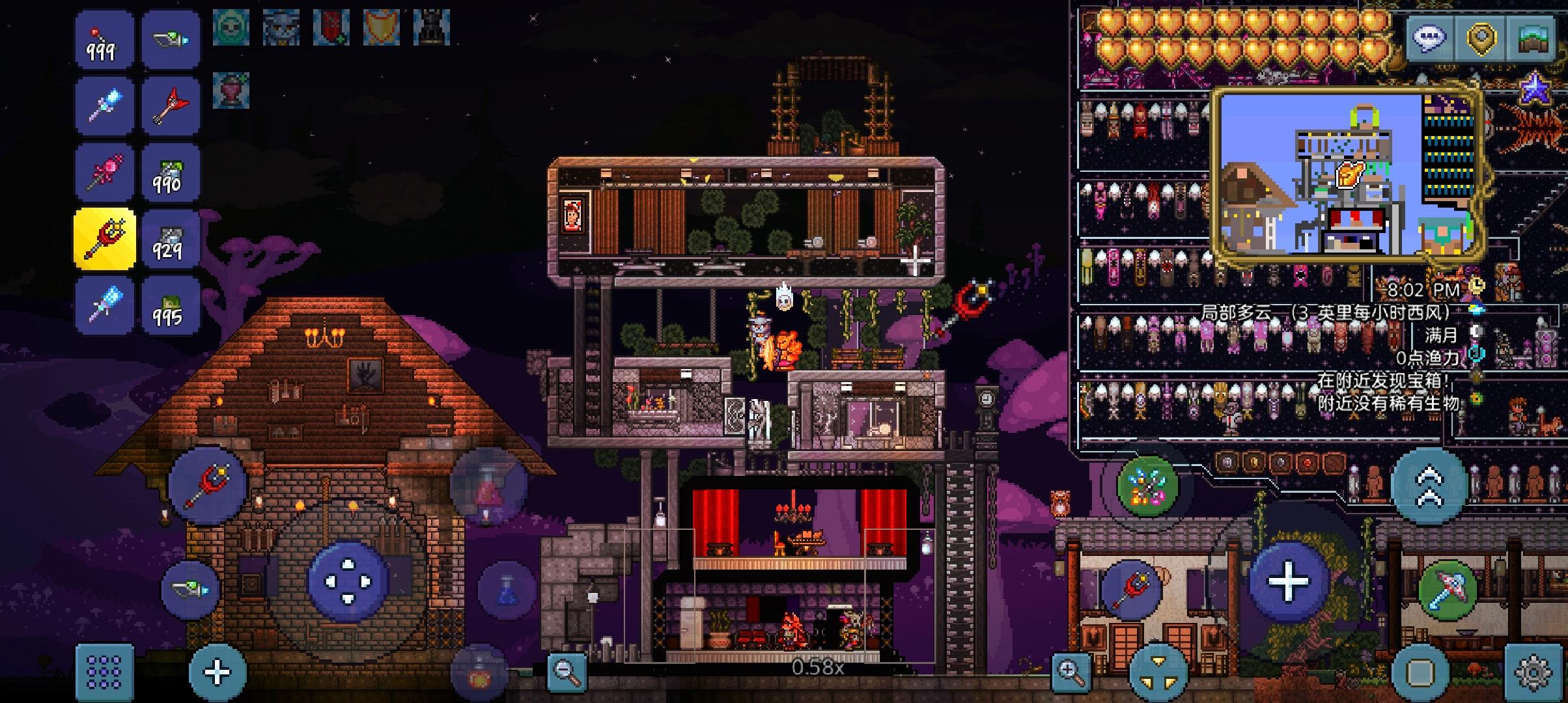Open the landscape picture button above minimap

point(1533,38)
